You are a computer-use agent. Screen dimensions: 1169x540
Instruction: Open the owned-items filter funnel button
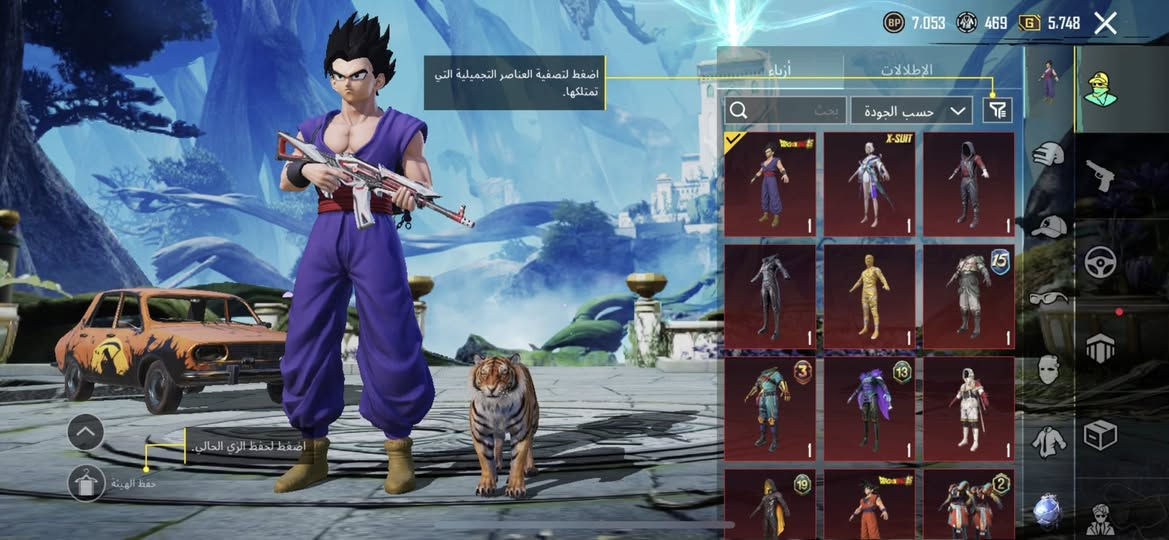tap(997, 110)
